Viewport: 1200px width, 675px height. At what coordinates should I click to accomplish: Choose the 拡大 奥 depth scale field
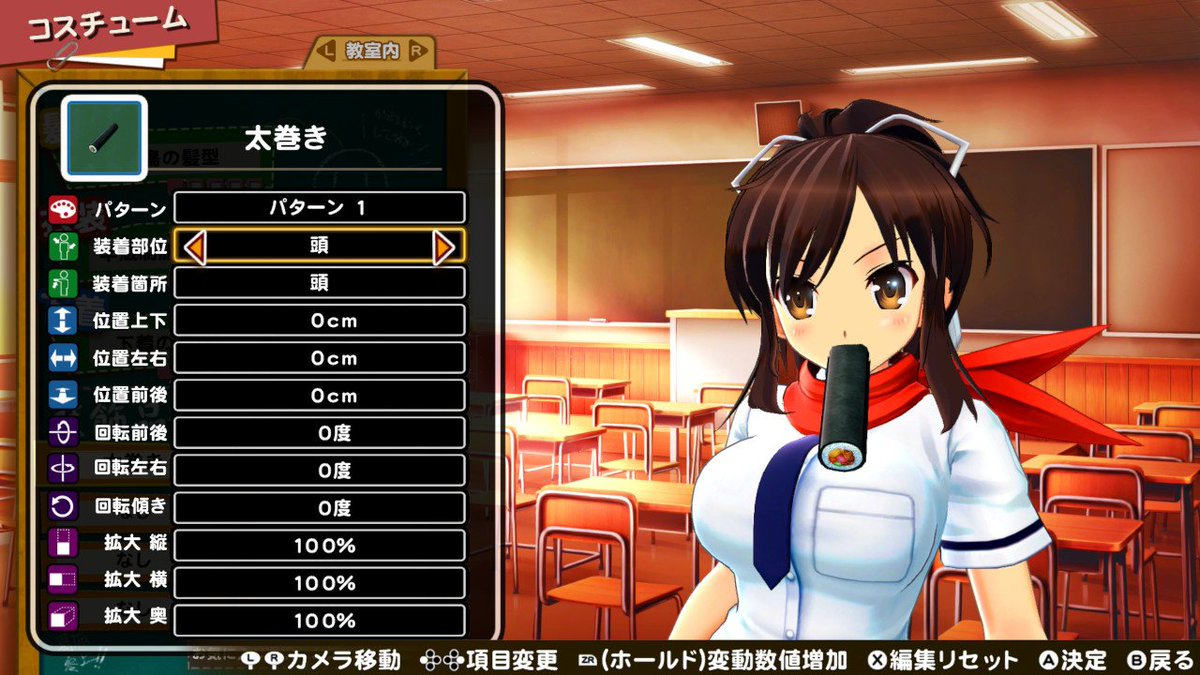pyautogui.click(x=319, y=621)
